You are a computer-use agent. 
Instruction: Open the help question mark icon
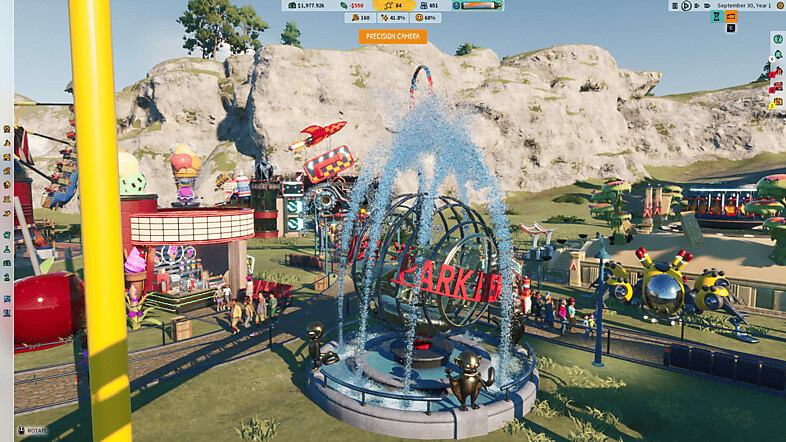coord(777,38)
